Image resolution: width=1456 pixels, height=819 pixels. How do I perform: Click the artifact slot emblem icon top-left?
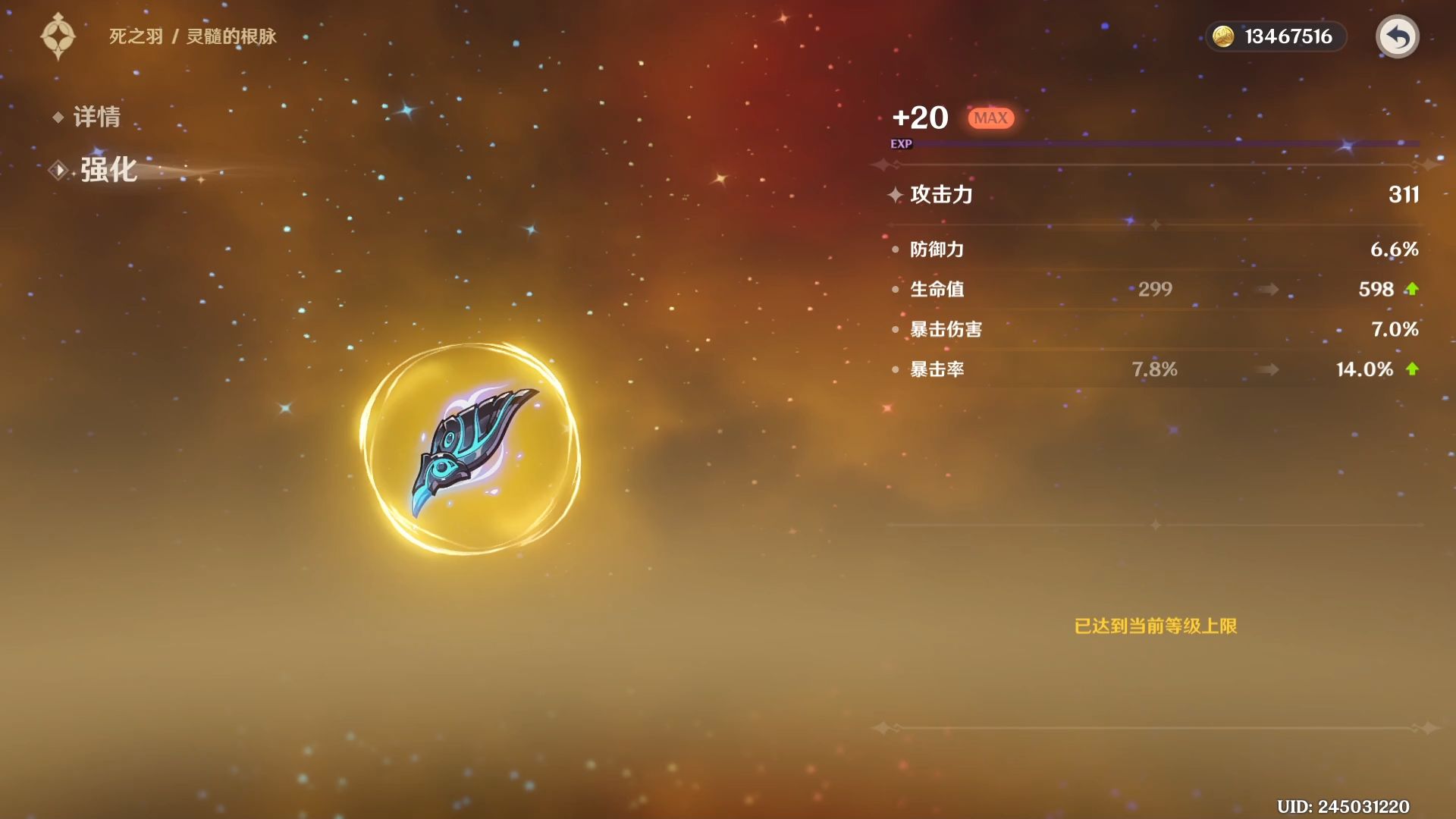click(57, 35)
